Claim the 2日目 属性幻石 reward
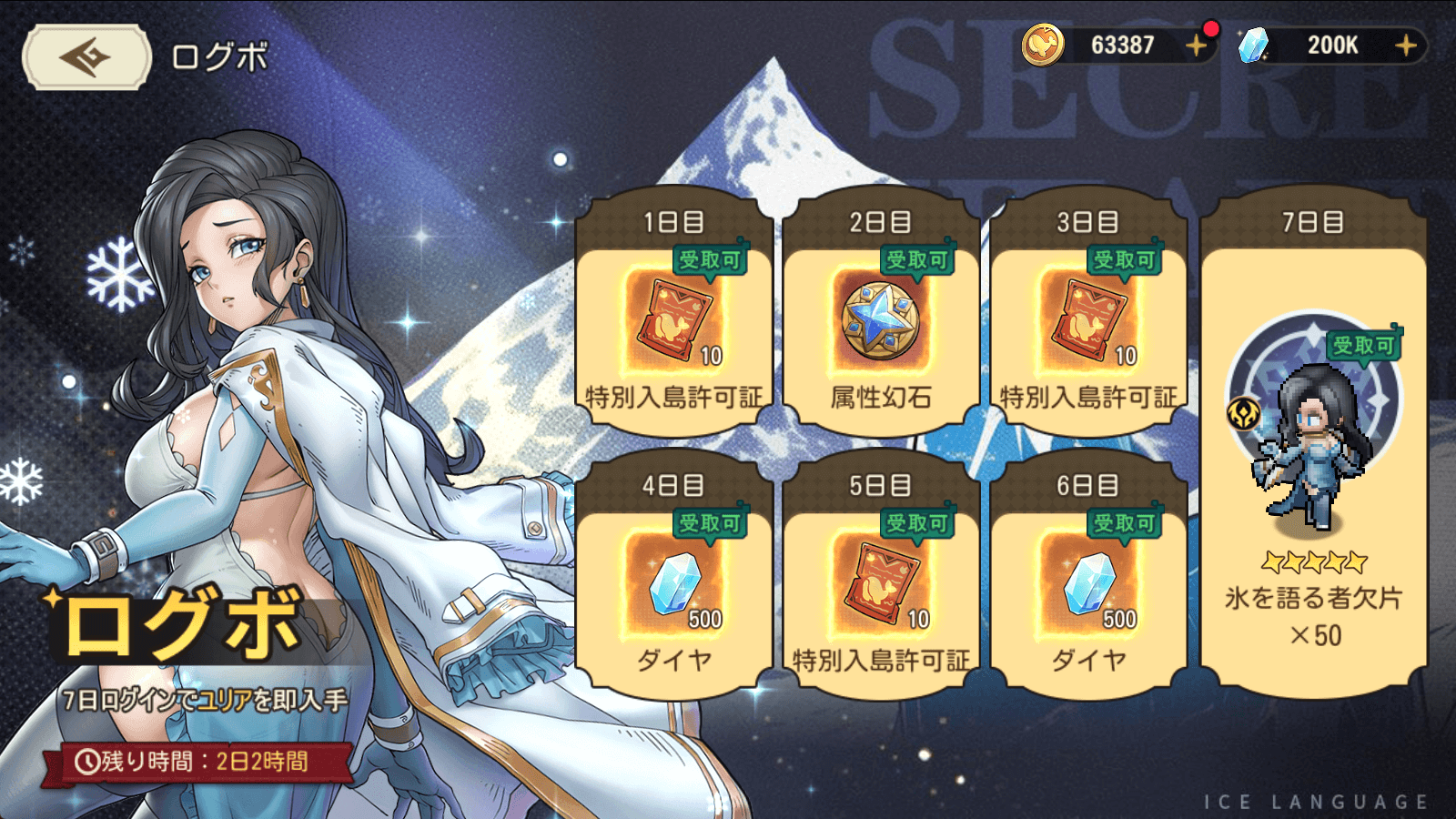Viewport: 1456px width, 819px height. (x=881, y=318)
